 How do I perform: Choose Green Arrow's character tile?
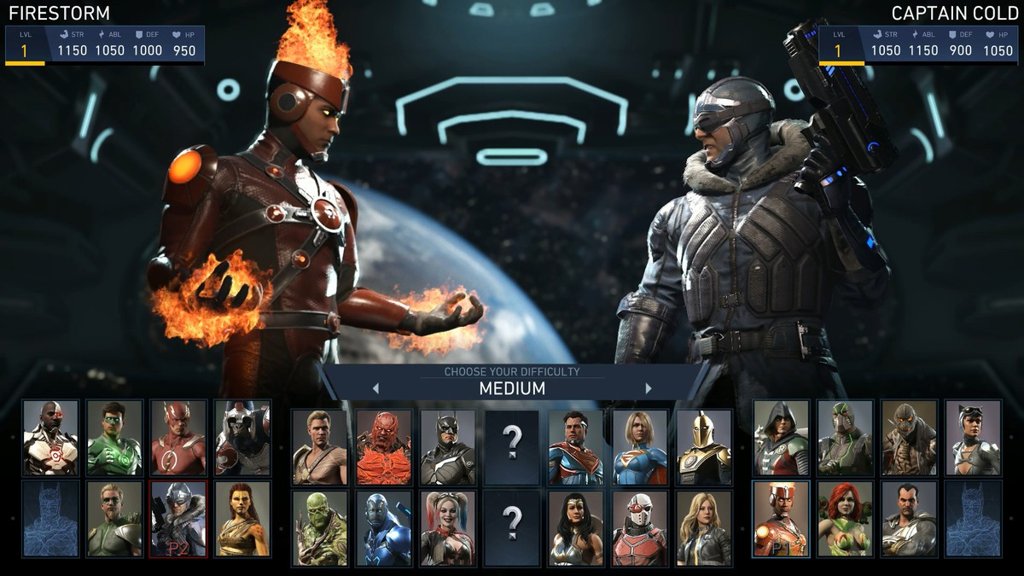click(x=114, y=519)
